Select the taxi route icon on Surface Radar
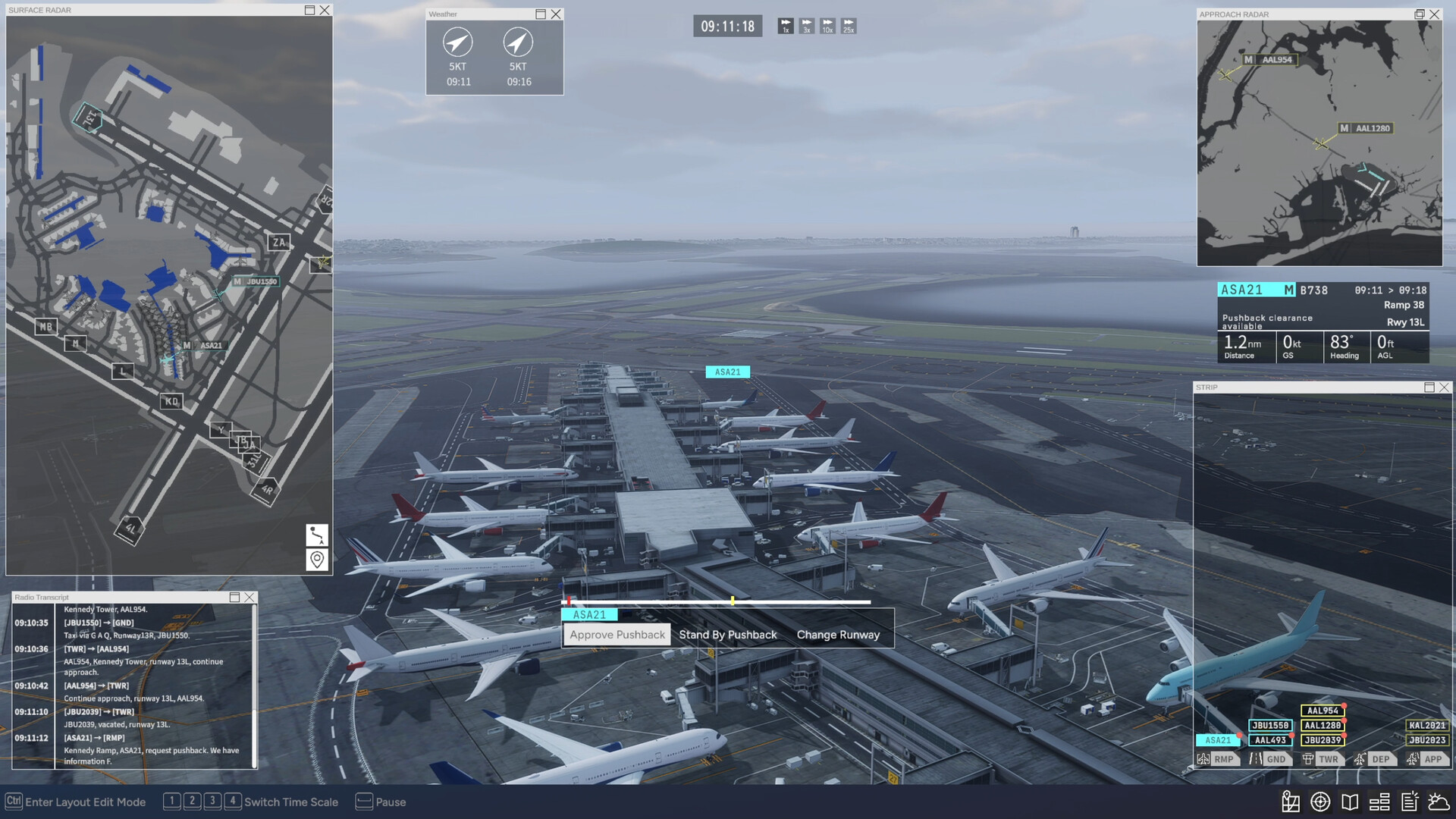This screenshot has height=819, width=1456. (317, 536)
